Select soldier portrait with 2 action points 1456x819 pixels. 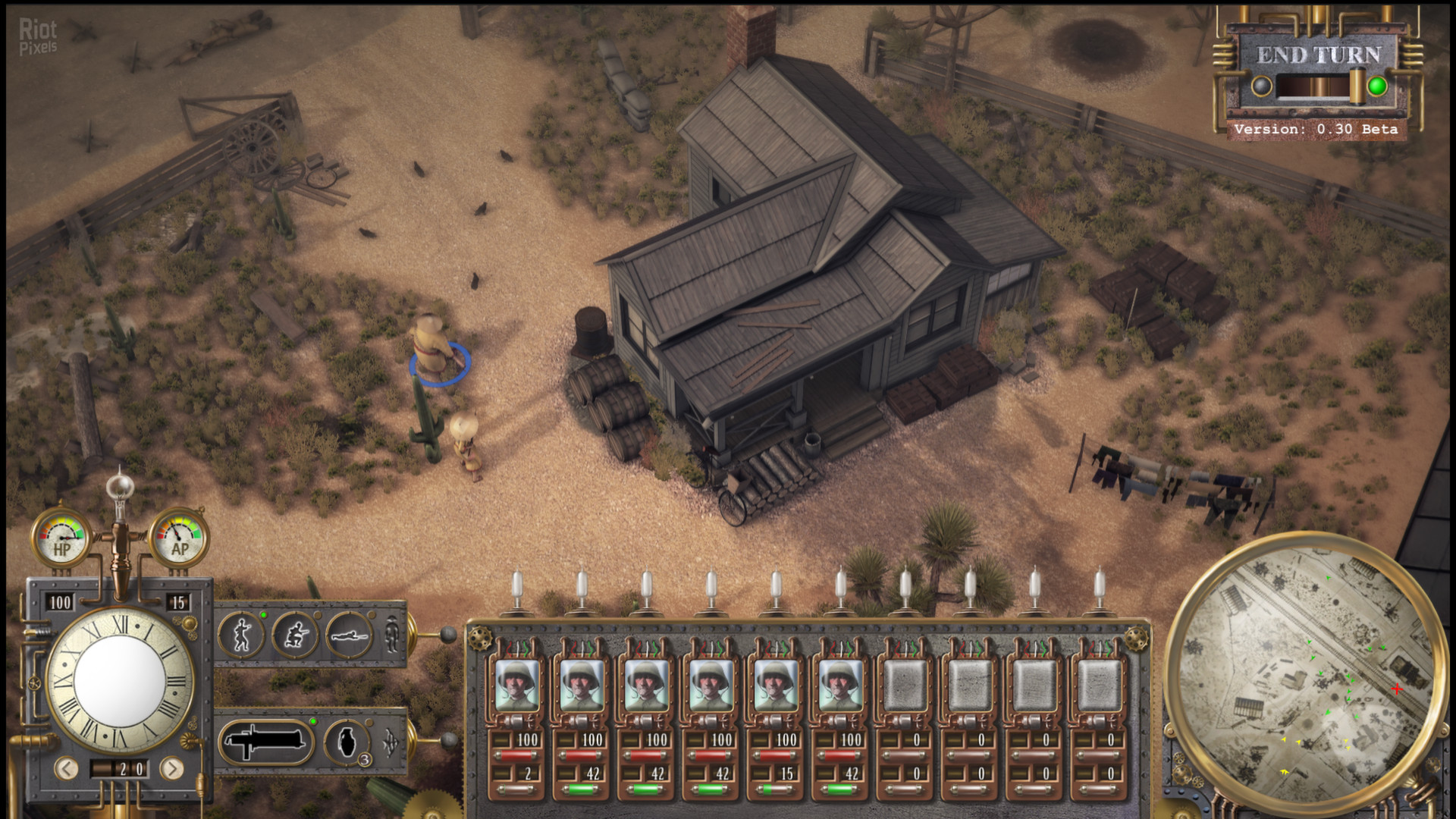click(516, 685)
